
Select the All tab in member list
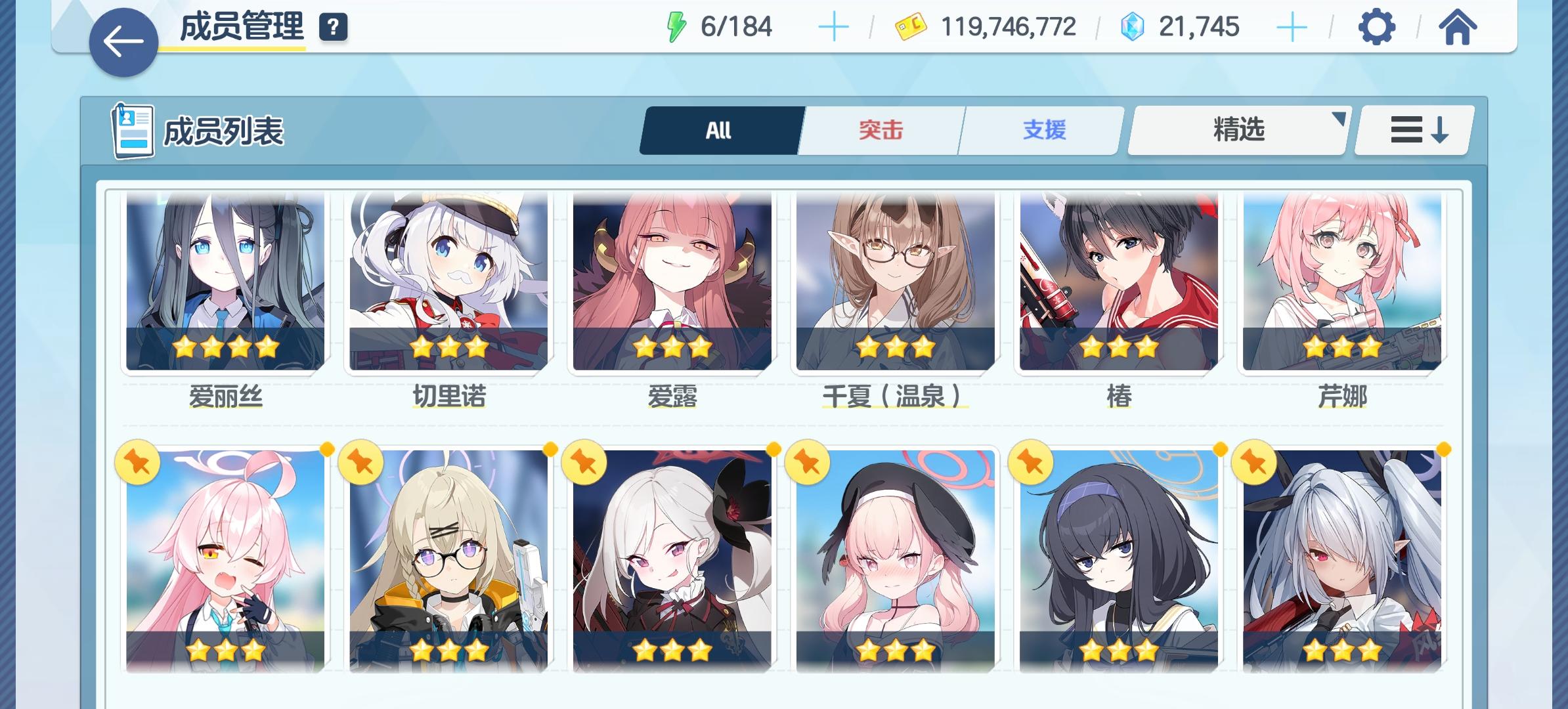pos(718,129)
